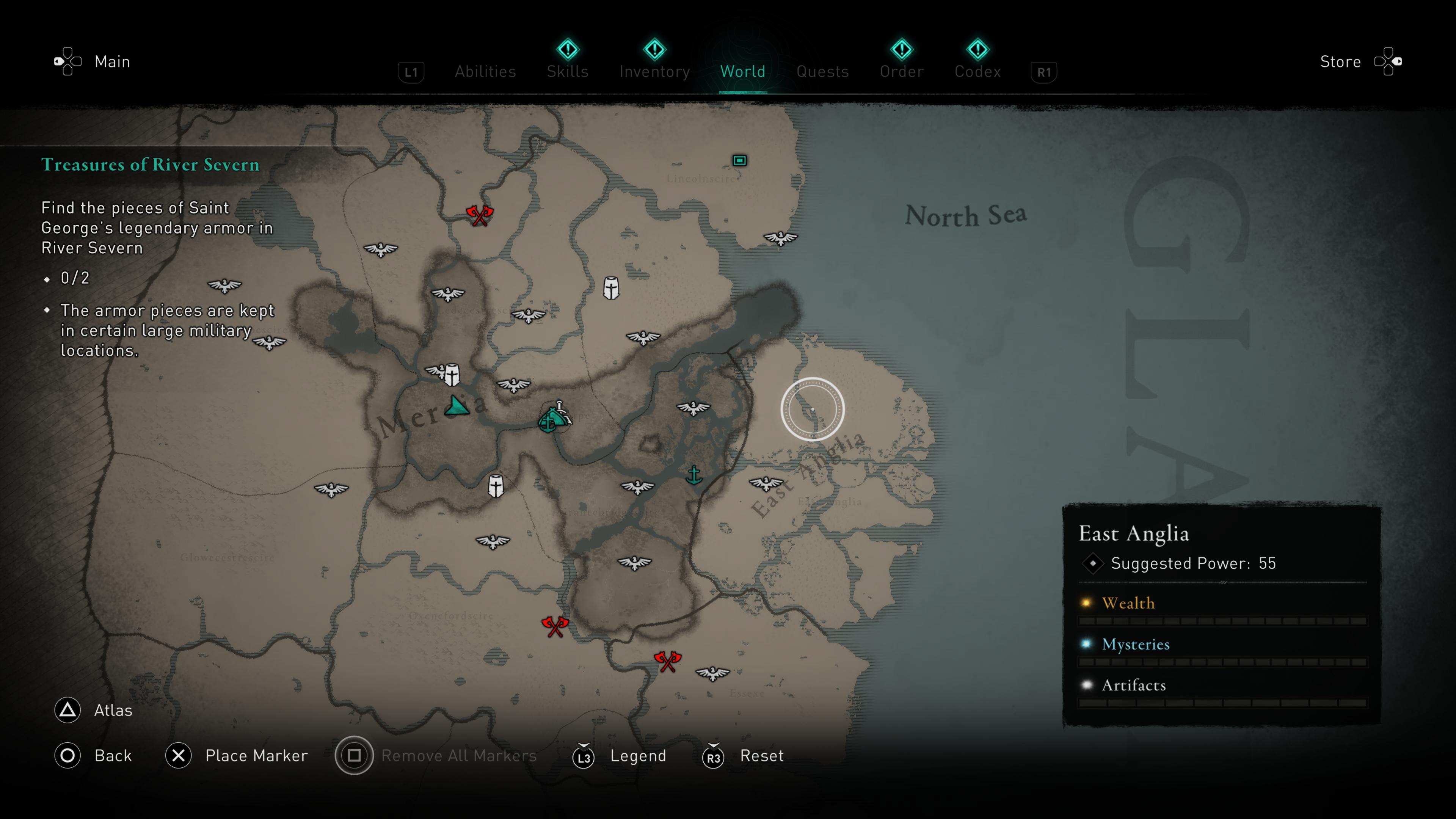The image size is (1456, 819).
Task: Open the Store
Action: pyautogui.click(x=1340, y=61)
